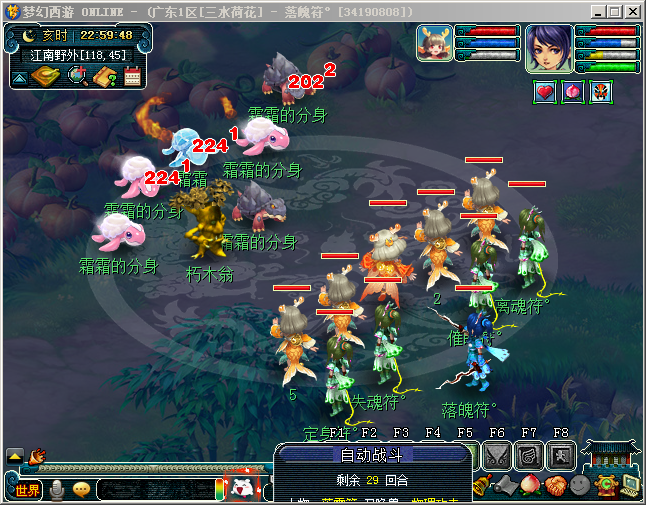This screenshot has height=505, width=646.
Task: Open the golden compass map icon
Action: (x=44, y=77)
